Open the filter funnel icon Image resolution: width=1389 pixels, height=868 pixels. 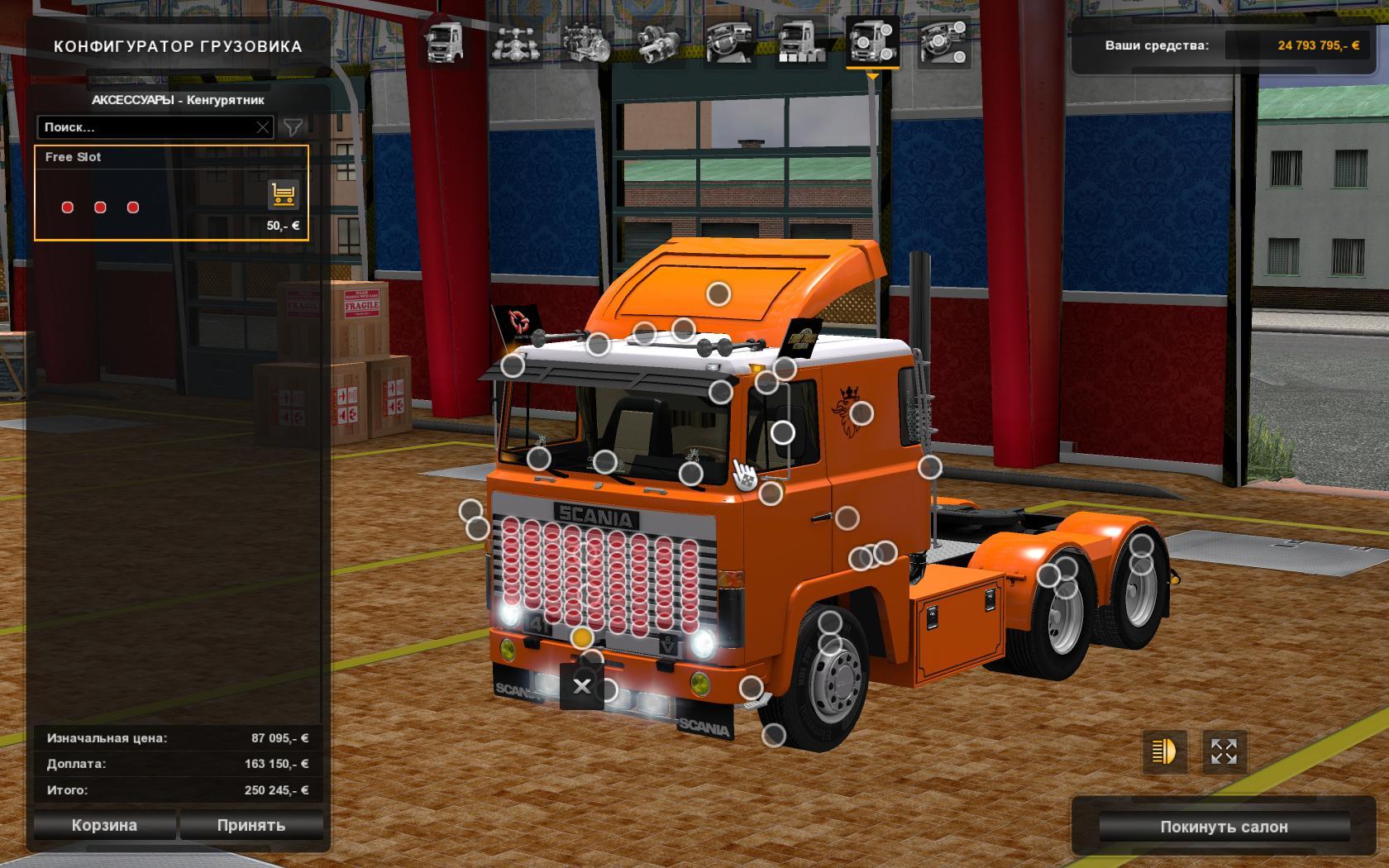[x=293, y=127]
